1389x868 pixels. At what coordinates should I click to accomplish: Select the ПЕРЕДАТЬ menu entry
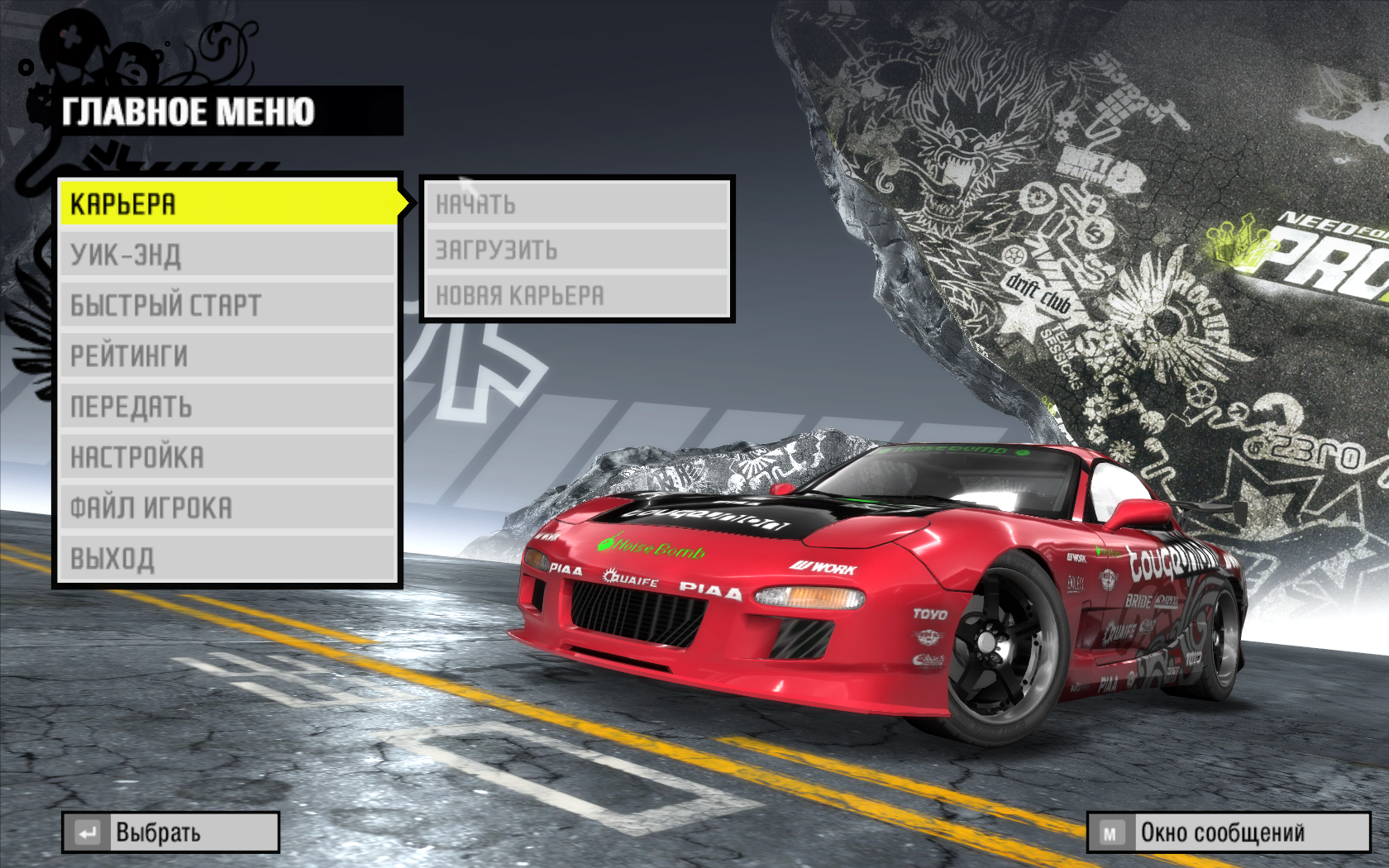pyautogui.click(x=227, y=407)
